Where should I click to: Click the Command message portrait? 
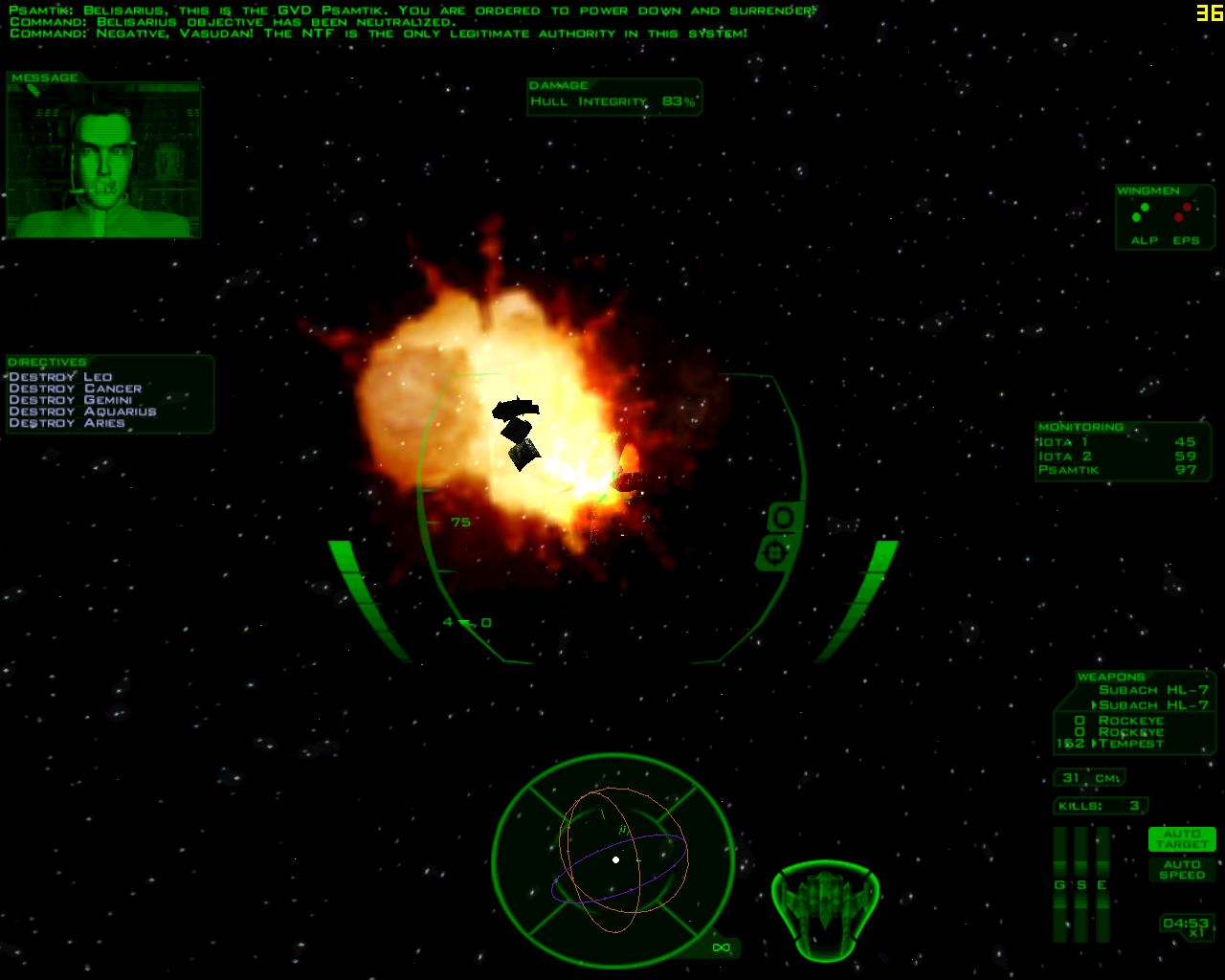click(103, 161)
